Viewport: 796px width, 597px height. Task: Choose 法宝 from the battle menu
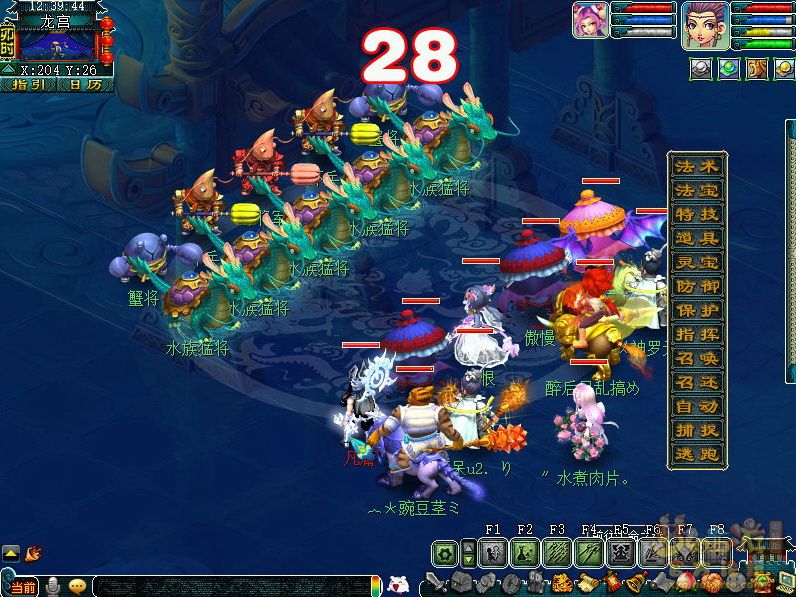click(x=696, y=190)
